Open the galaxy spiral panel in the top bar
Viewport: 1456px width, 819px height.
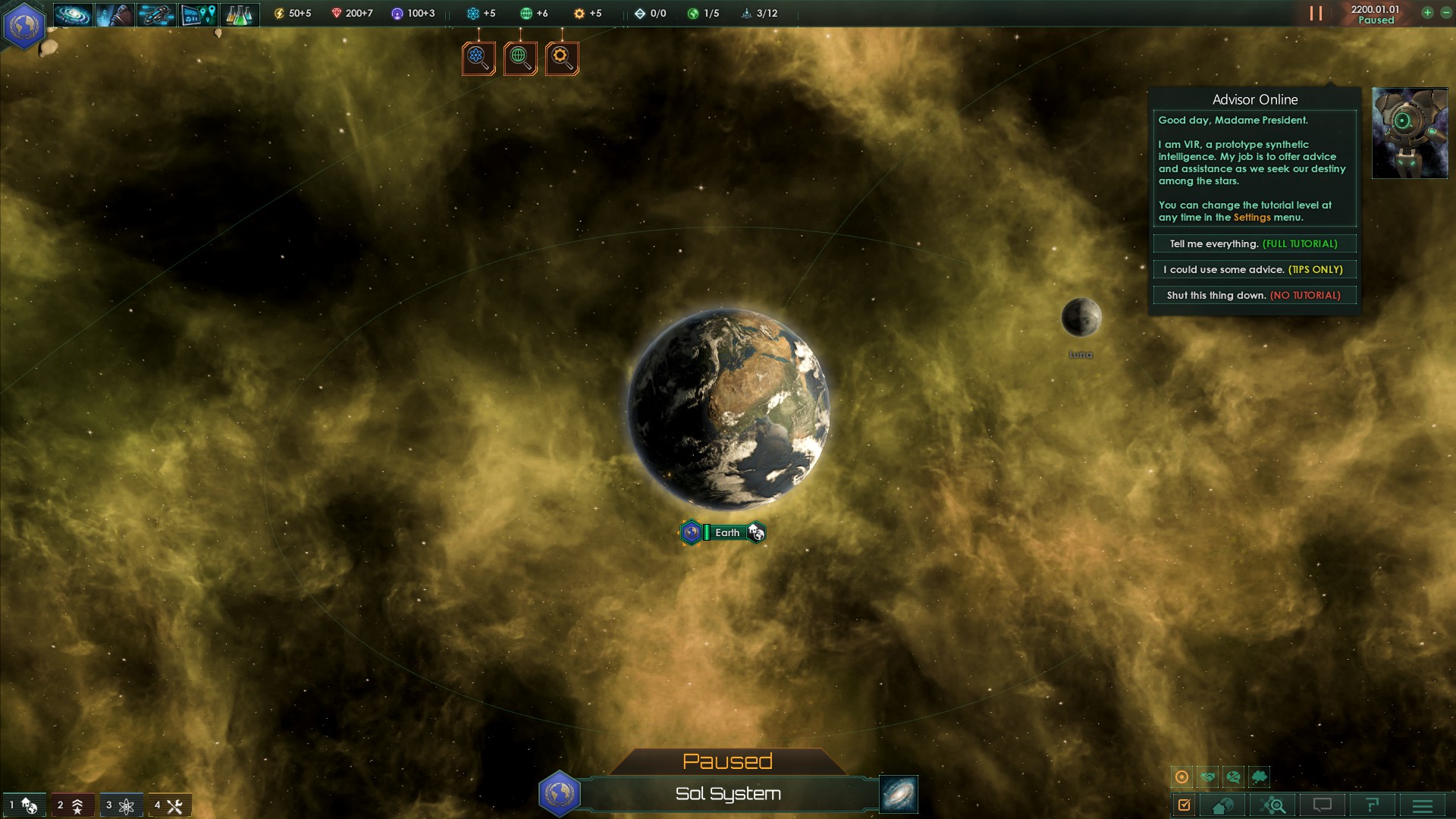pyautogui.click(x=73, y=14)
